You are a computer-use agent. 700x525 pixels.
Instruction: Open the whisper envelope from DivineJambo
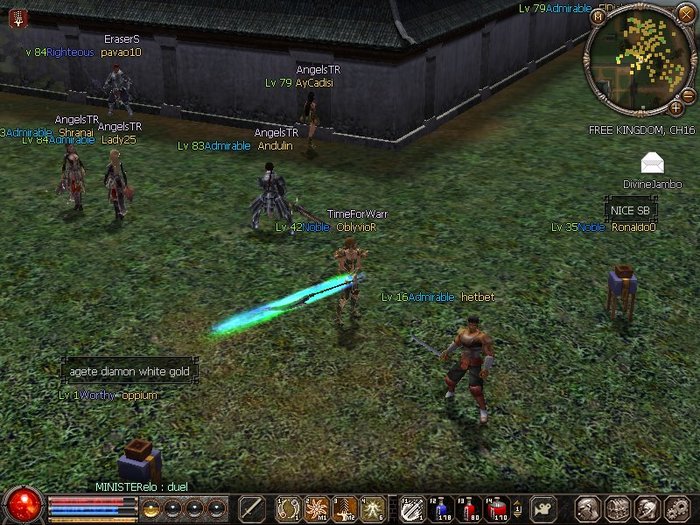click(653, 163)
